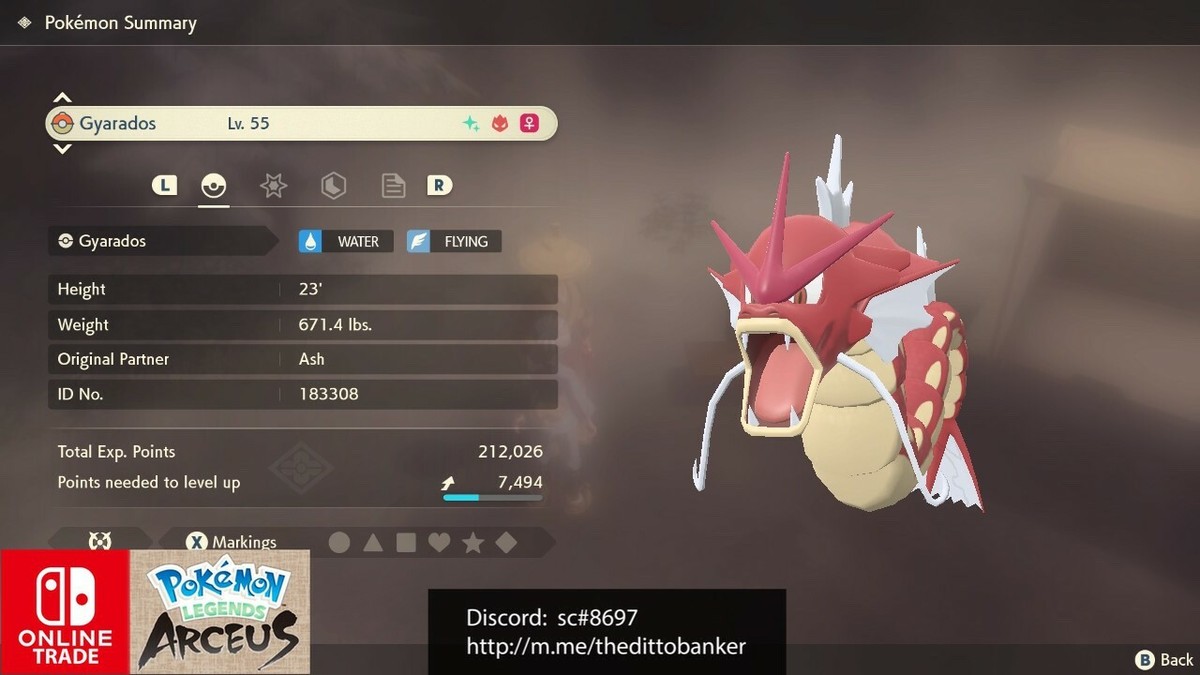Open the document notes tab
The image size is (1200, 675).
pos(393,185)
